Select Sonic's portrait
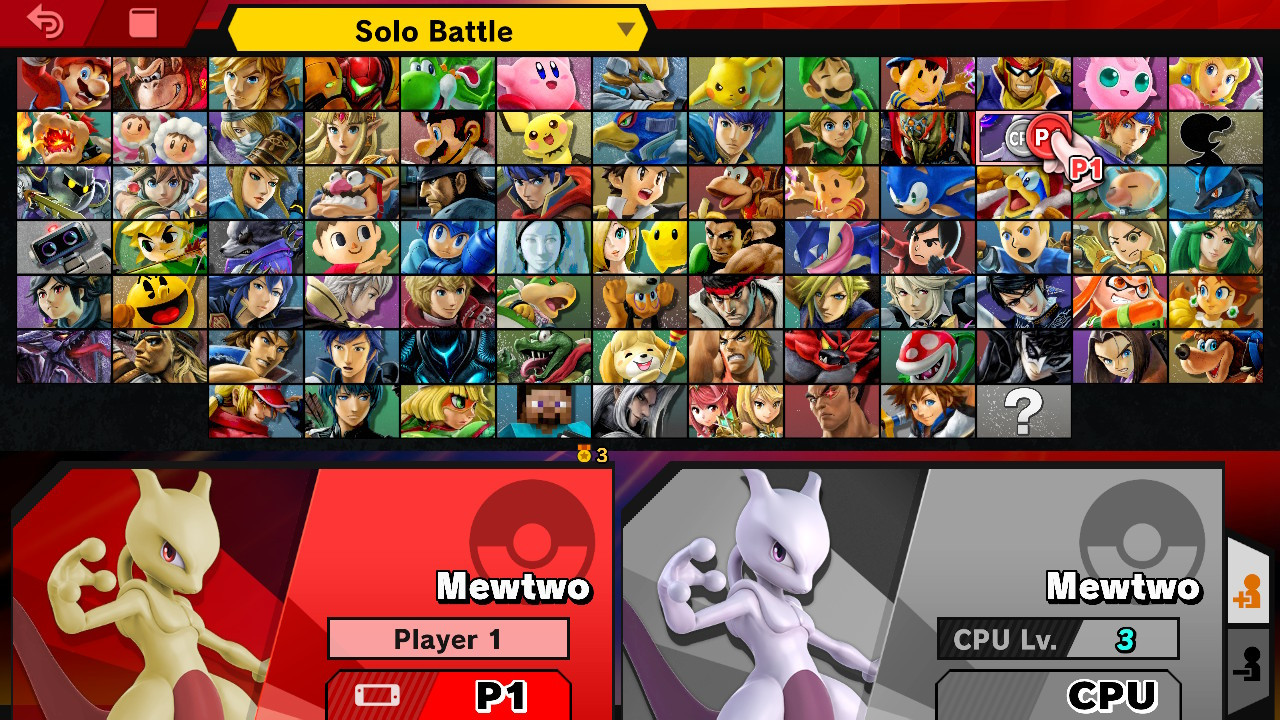Image resolution: width=1280 pixels, height=720 pixels. pos(927,191)
